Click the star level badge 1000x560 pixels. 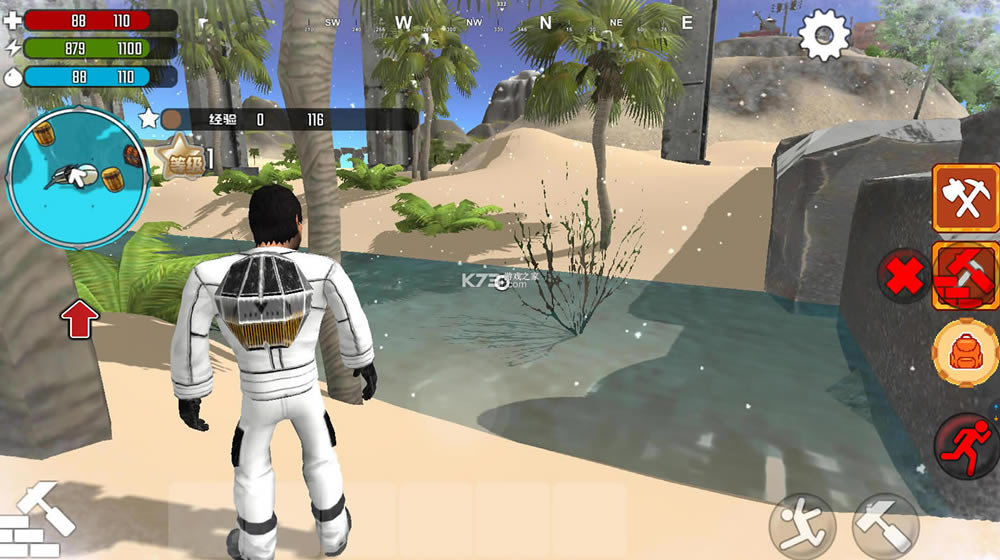pyautogui.click(x=181, y=159)
